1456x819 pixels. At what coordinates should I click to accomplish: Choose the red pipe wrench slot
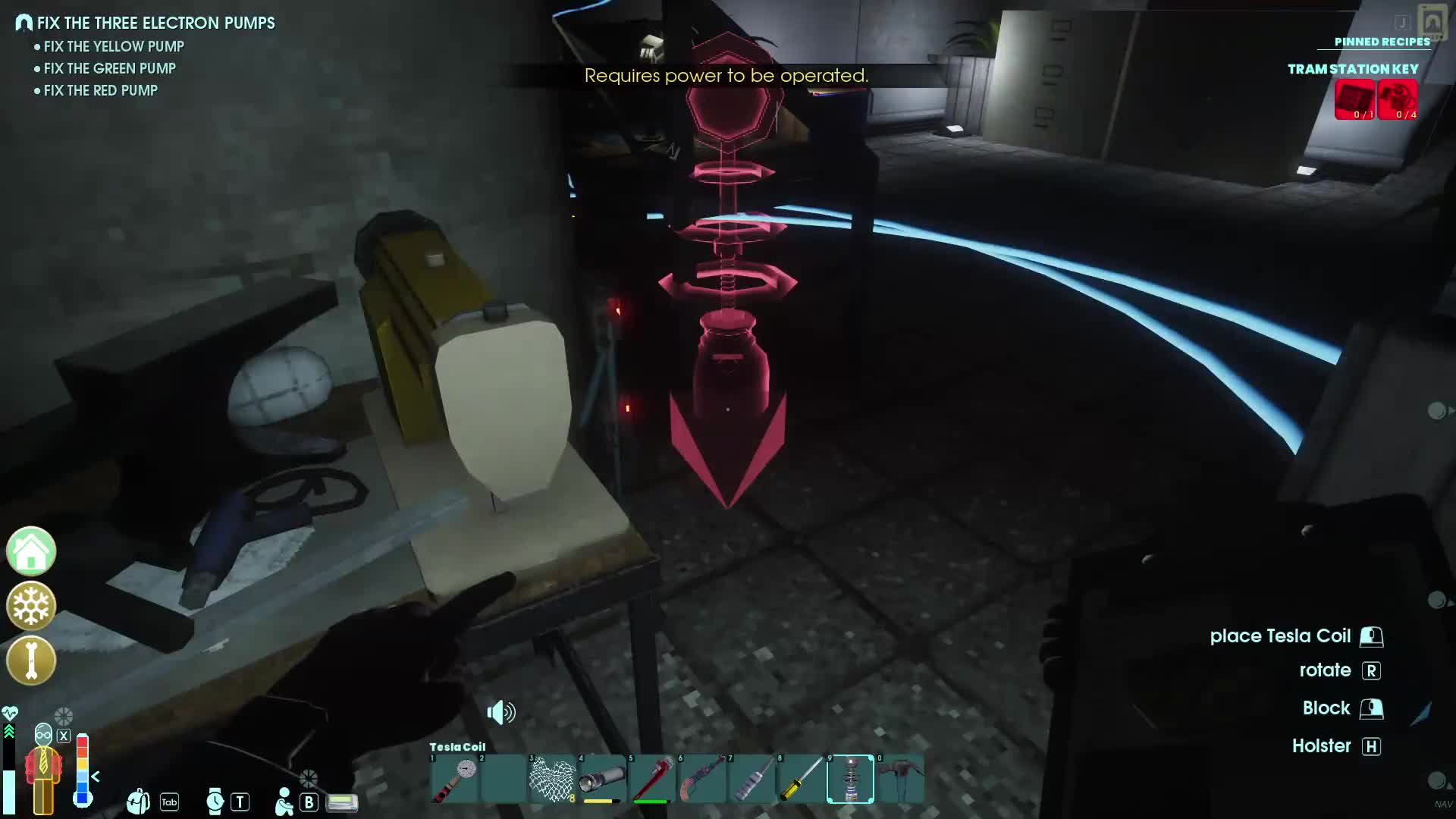point(651,779)
